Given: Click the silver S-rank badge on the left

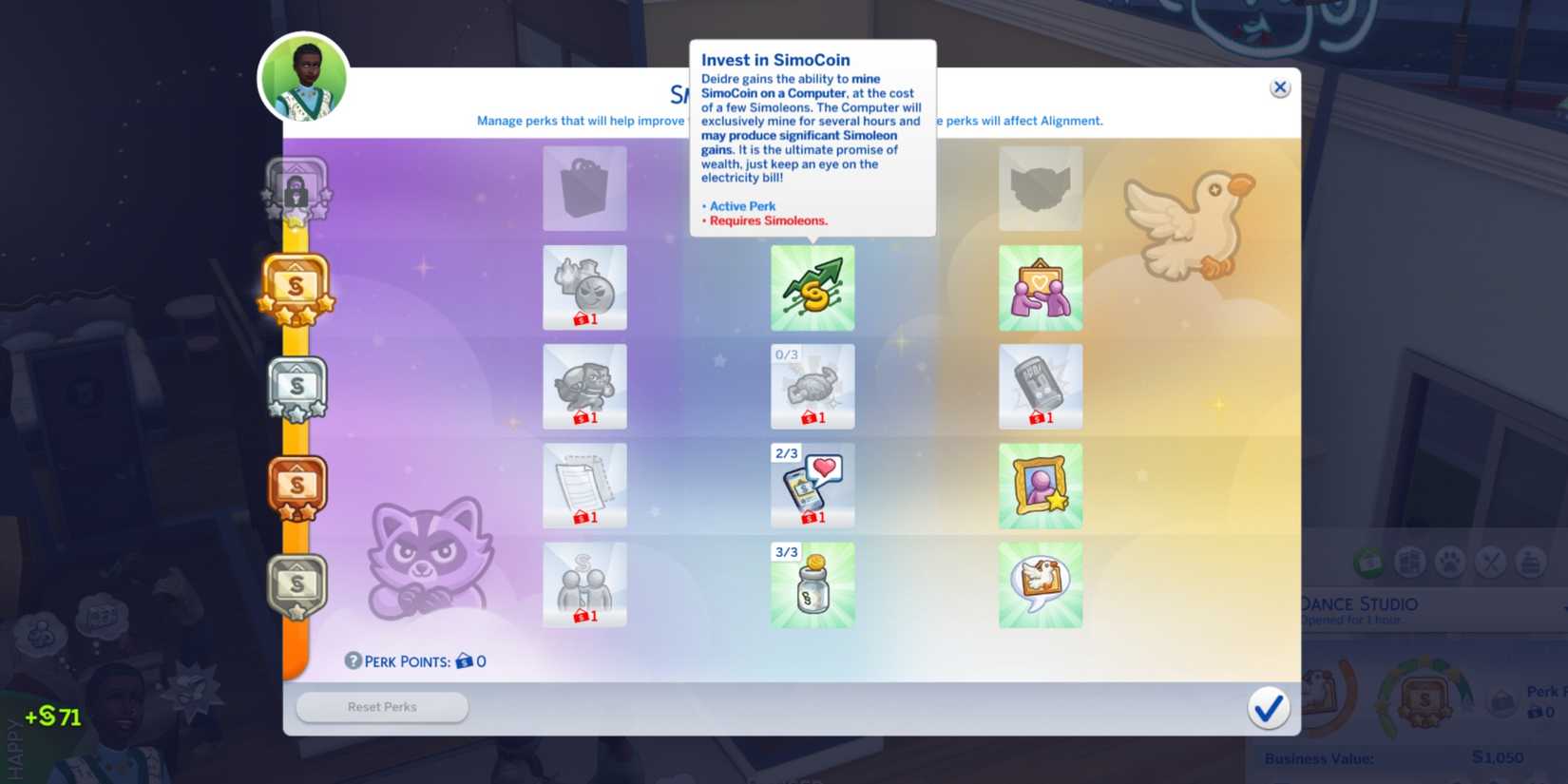Looking at the screenshot, I should point(296,387).
